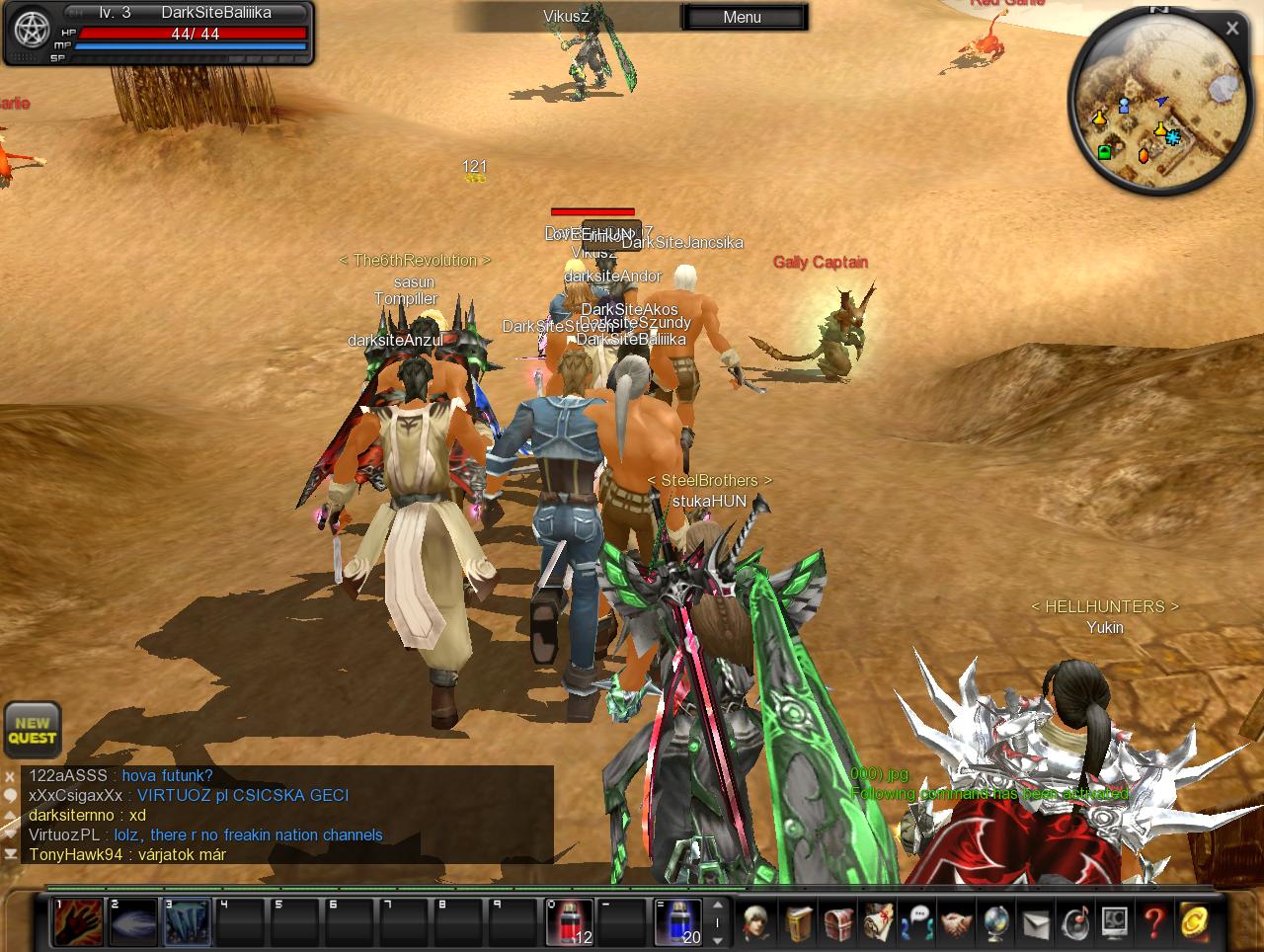Open the gold coin cash shop icon

(x=1194, y=922)
